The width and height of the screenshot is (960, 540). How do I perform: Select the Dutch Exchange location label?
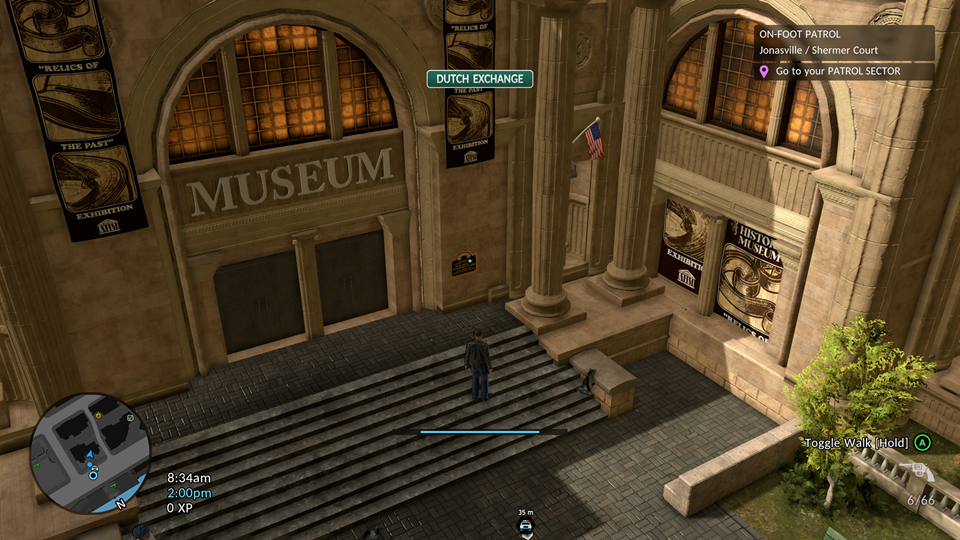[480, 79]
